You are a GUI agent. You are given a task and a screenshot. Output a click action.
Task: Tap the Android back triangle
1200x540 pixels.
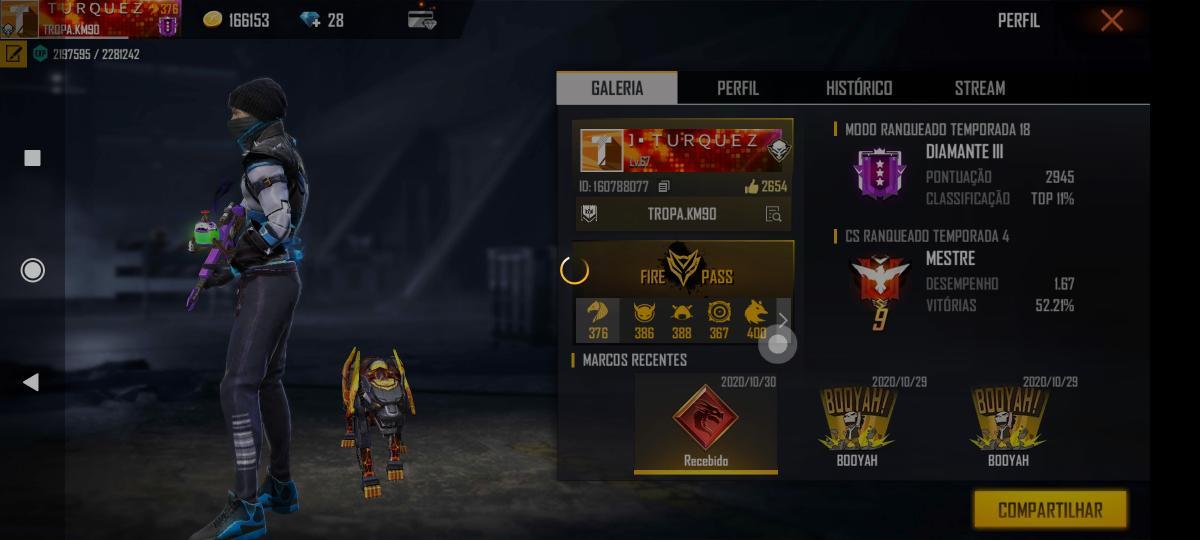click(x=31, y=382)
